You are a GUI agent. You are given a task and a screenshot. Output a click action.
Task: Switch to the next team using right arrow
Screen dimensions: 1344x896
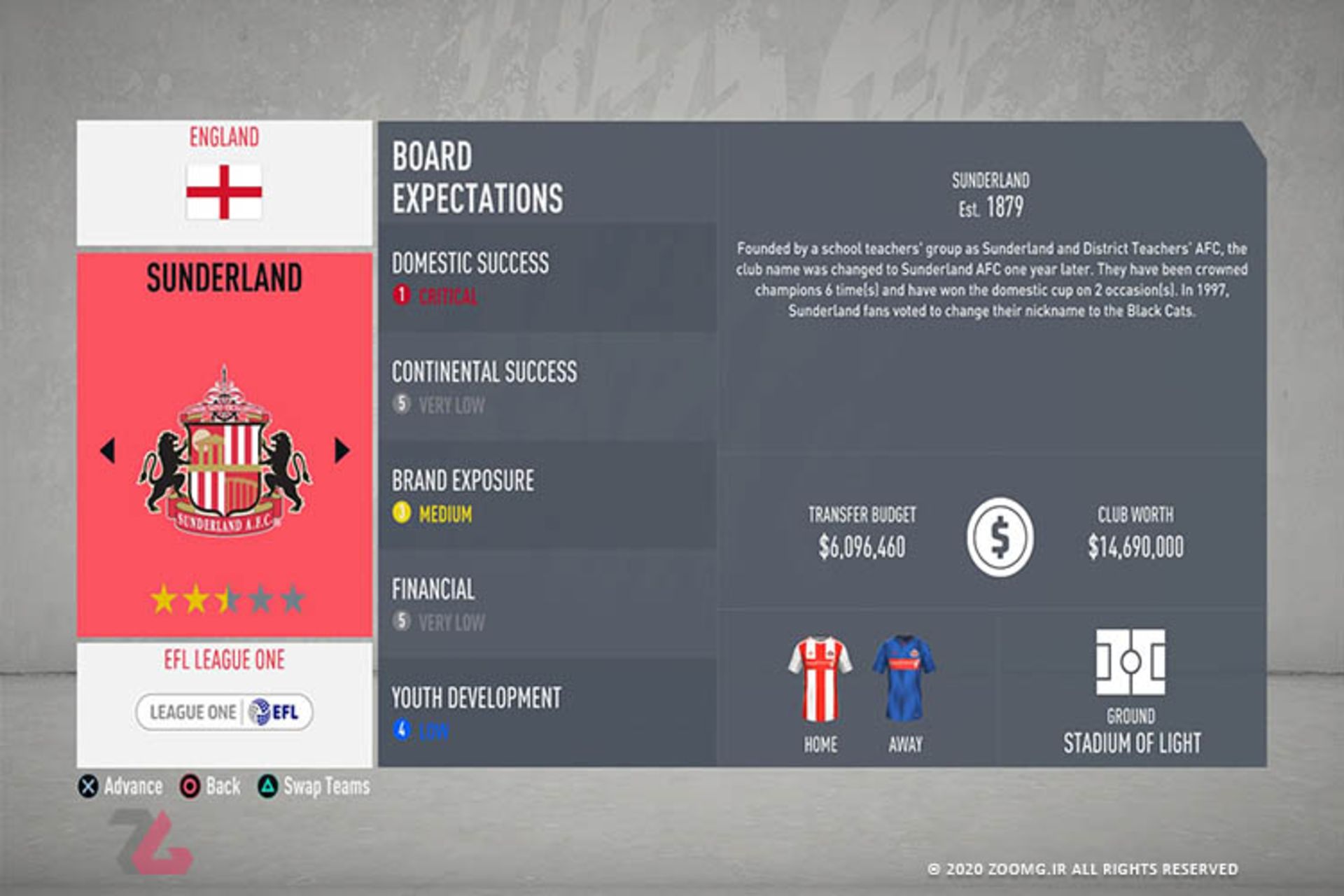(342, 450)
